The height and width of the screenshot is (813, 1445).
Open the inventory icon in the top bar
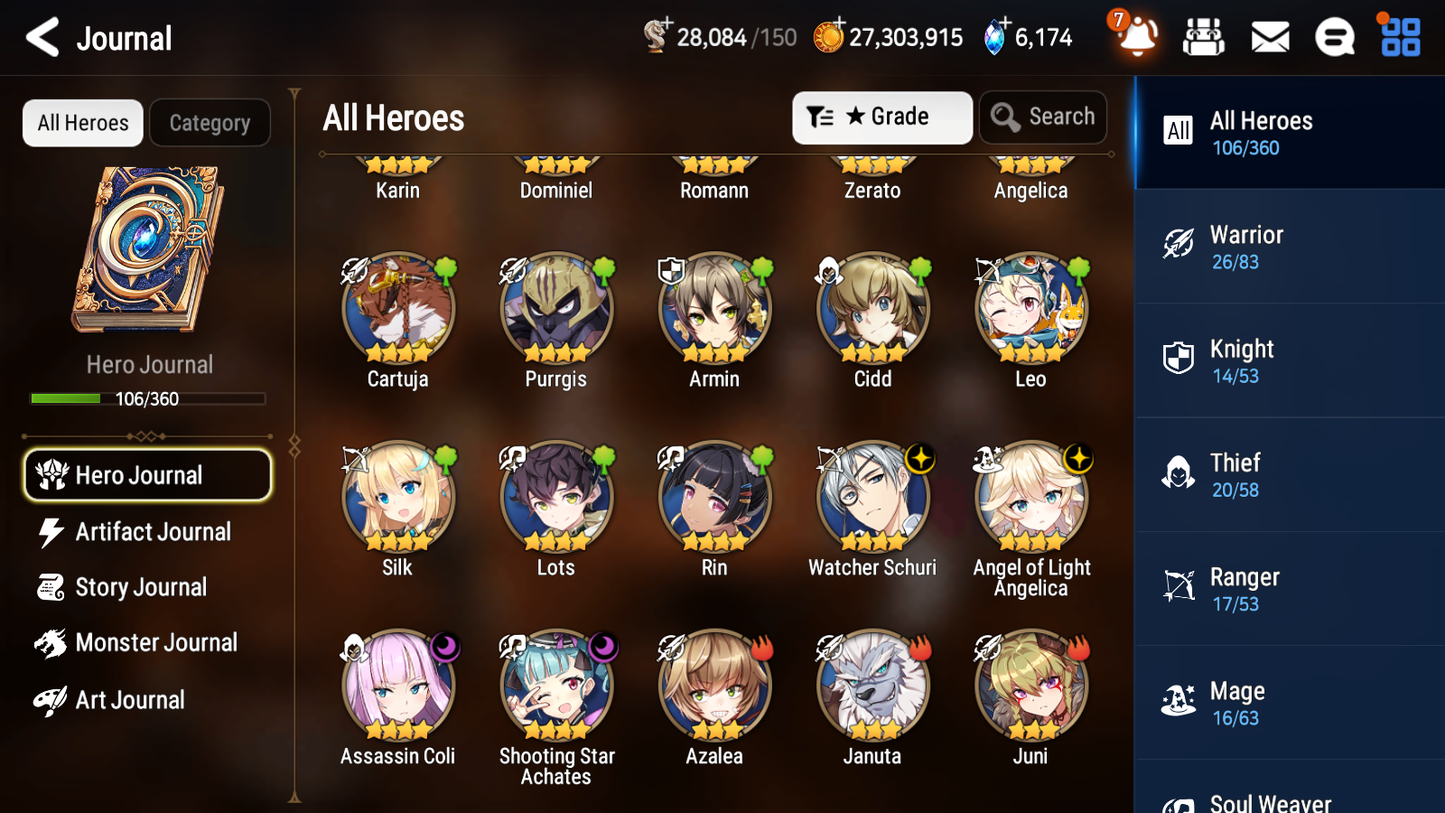click(x=1203, y=36)
